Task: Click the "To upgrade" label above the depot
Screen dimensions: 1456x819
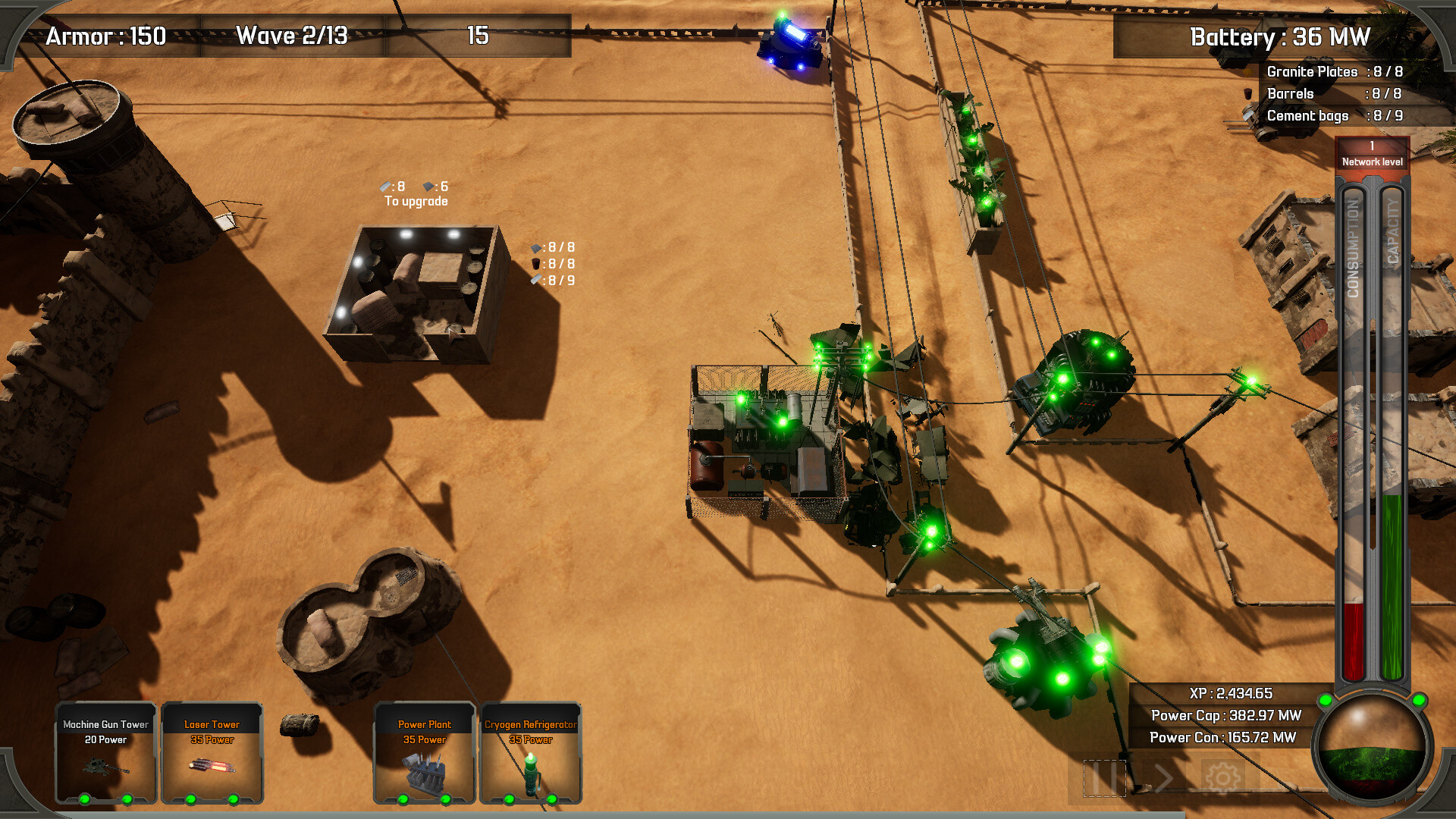Action: (x=416, y=201)
